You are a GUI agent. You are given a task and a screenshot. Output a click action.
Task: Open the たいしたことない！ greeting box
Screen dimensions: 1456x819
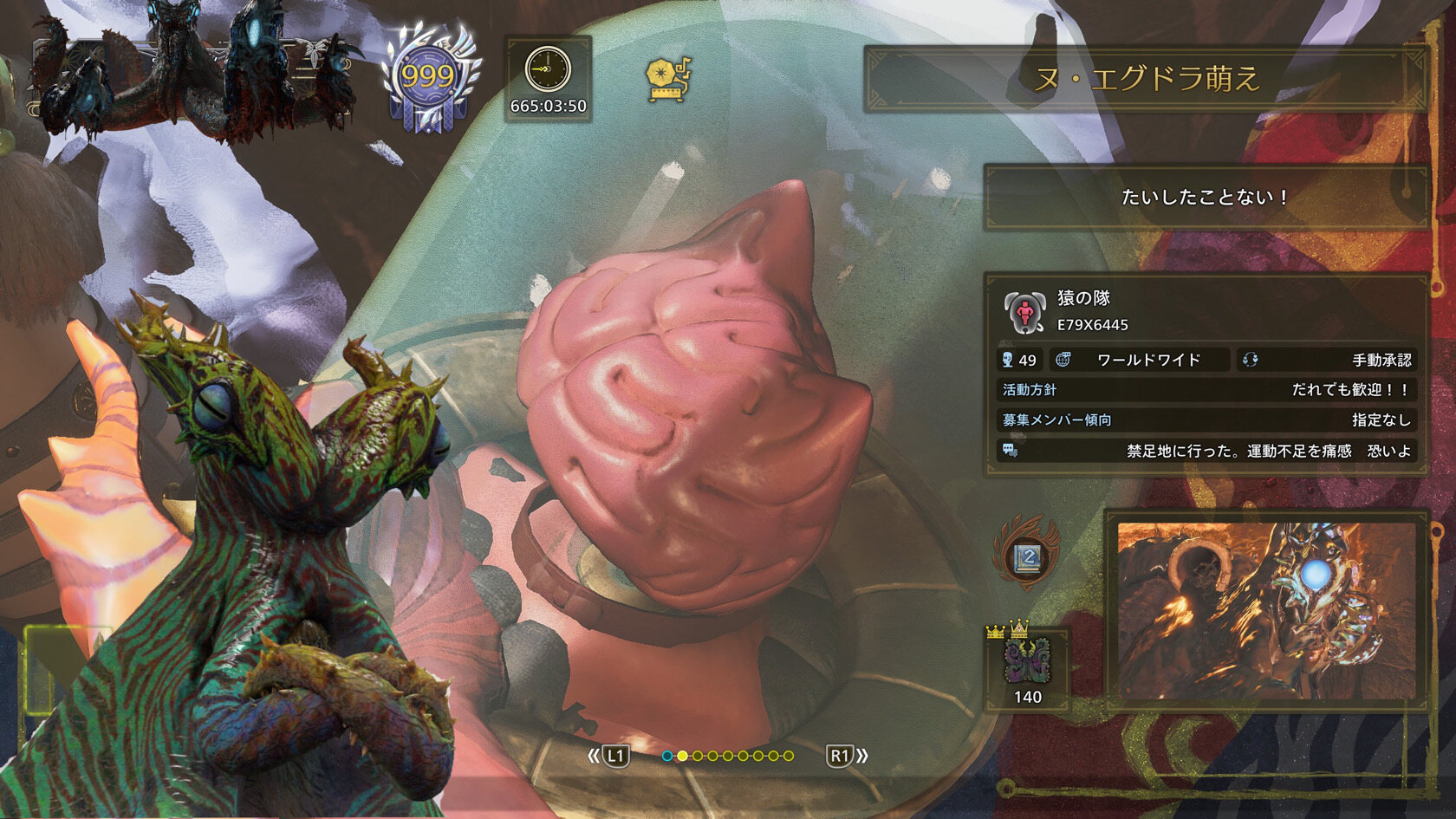tap(1205, 197)
